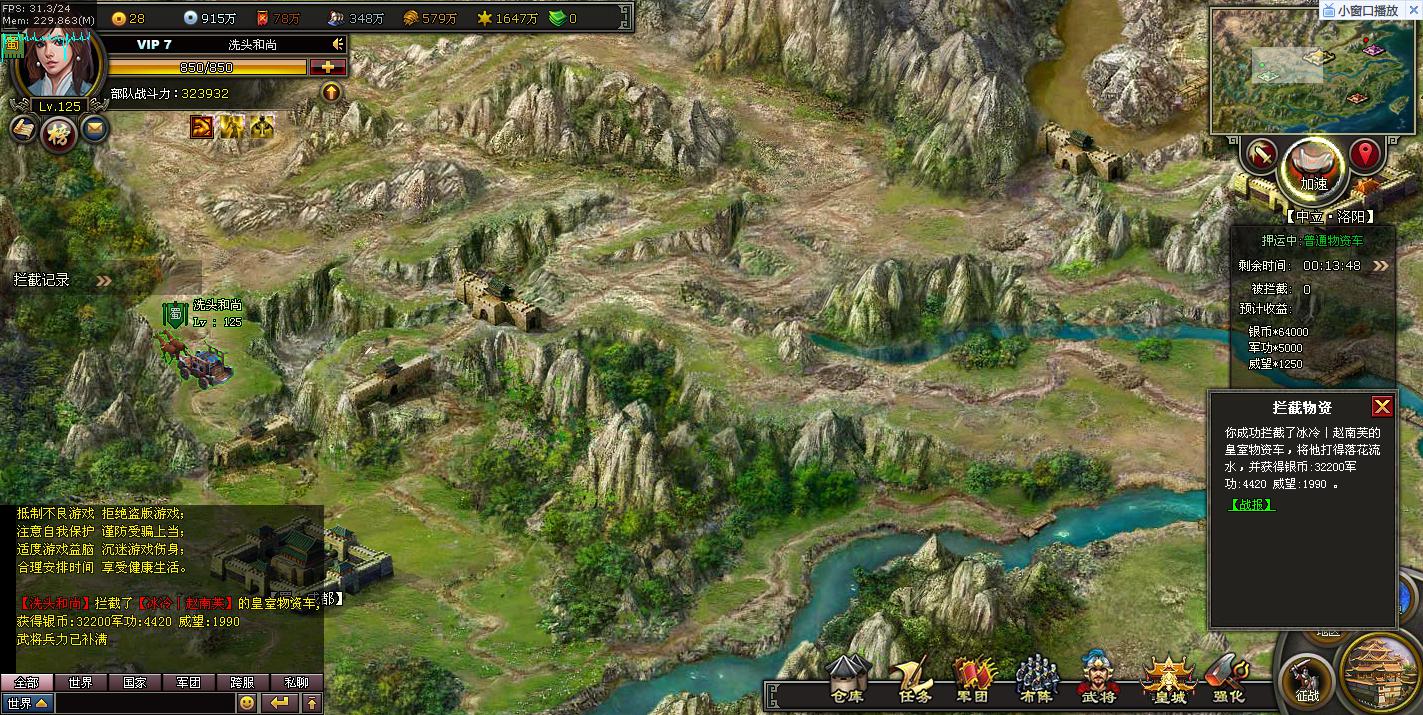Image resolution: width=1423 pixels, height=715 pixels.
Task: Open the 拦截记录 intercept log
Action: click(42, 280)
